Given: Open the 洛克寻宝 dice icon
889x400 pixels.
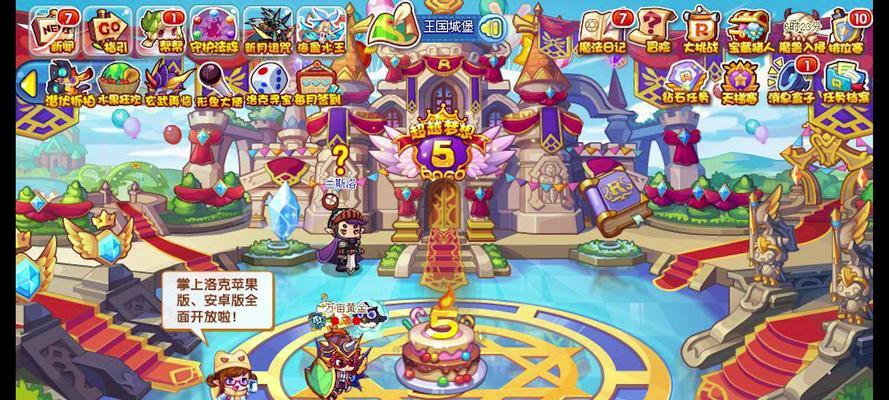Looking at the screenshot, I should tap(268, 79).
